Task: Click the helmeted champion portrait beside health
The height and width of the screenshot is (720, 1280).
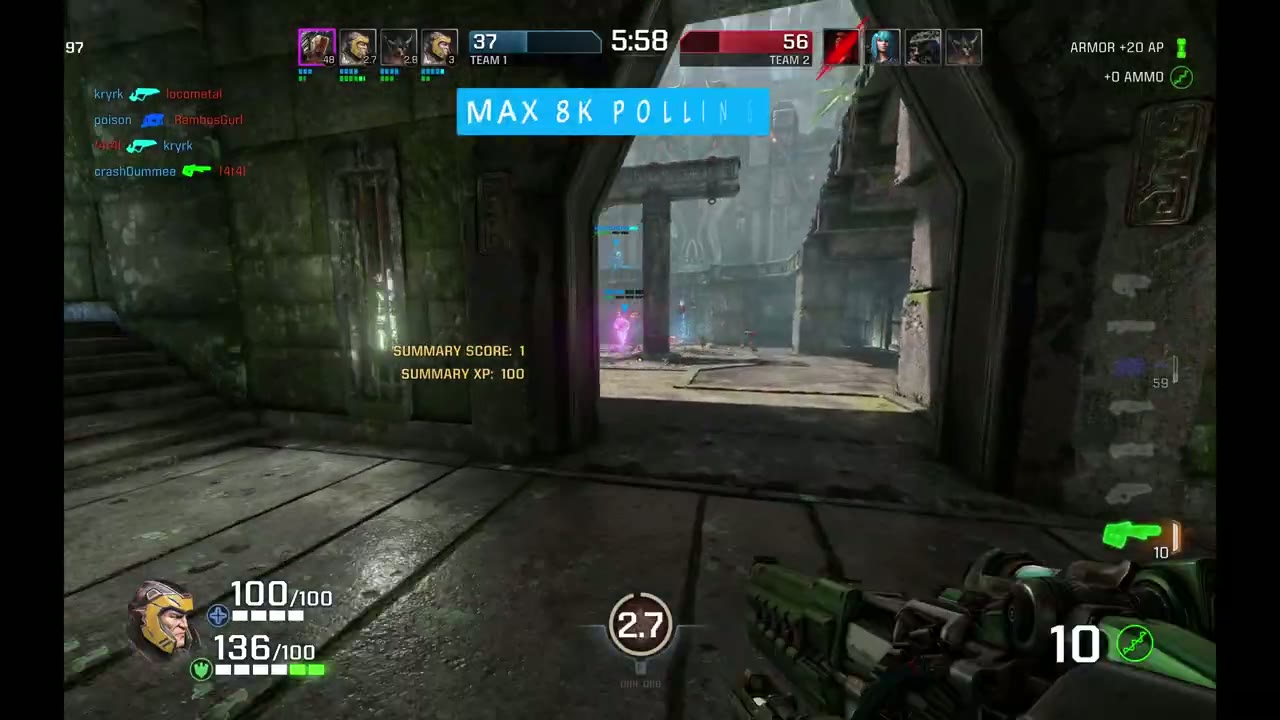Action: pyautogui.click(x=161, y=619)
